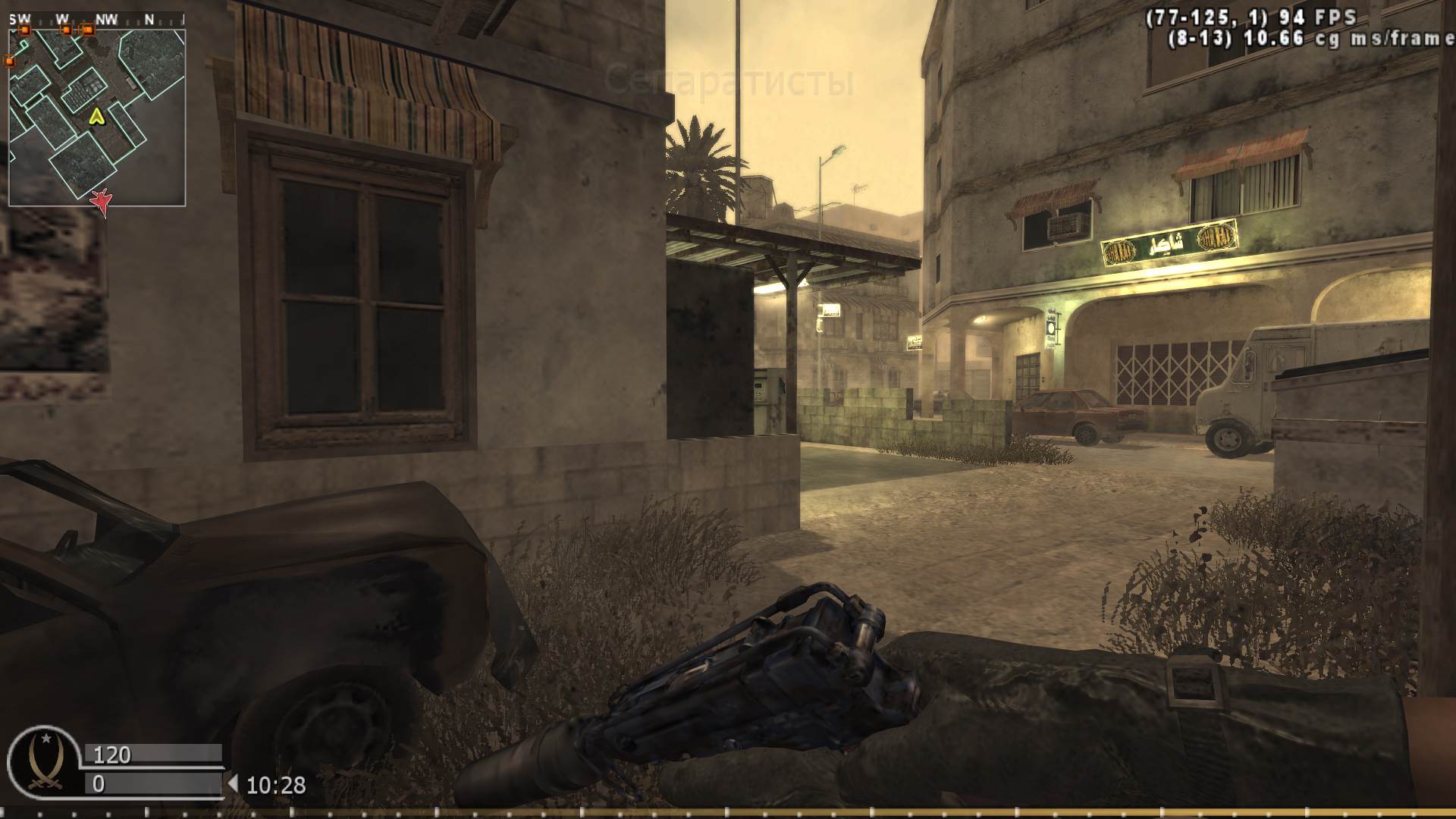Click the orange objective marker near NW heading
The height and width of the screenshot is (819, 1456).
(88, 31)
